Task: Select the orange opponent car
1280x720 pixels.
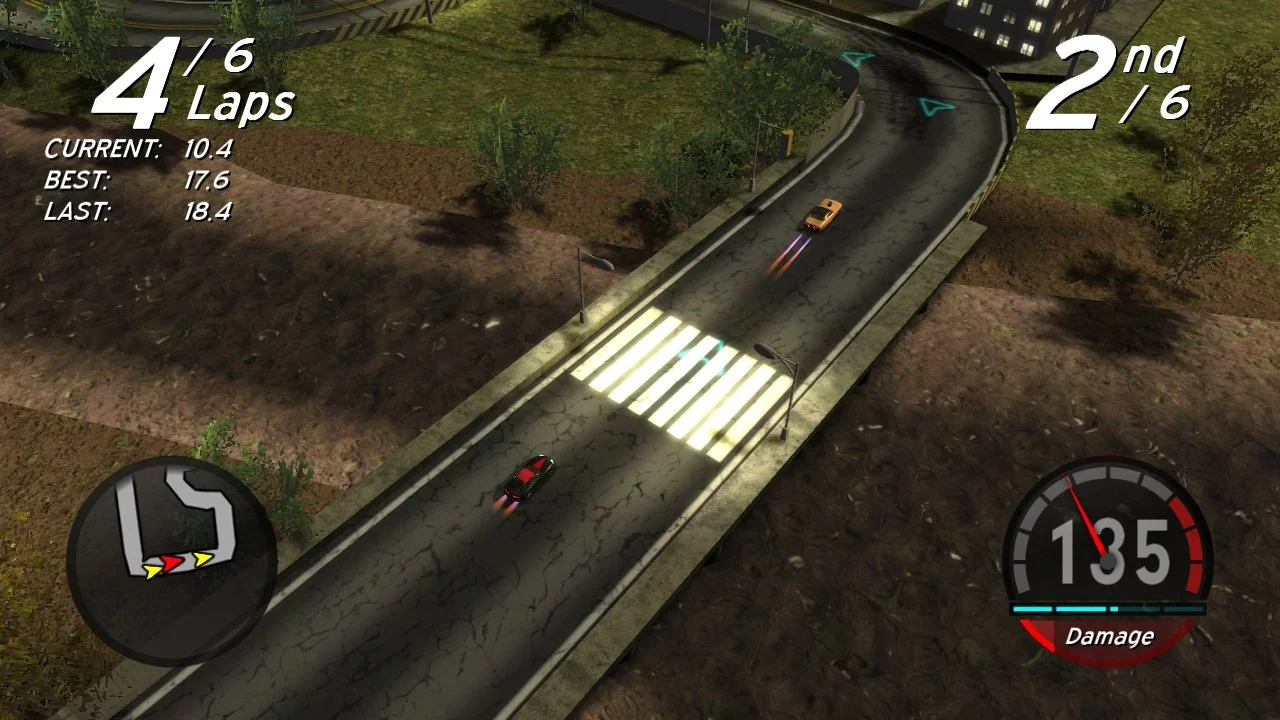Action: click(822, 212)
